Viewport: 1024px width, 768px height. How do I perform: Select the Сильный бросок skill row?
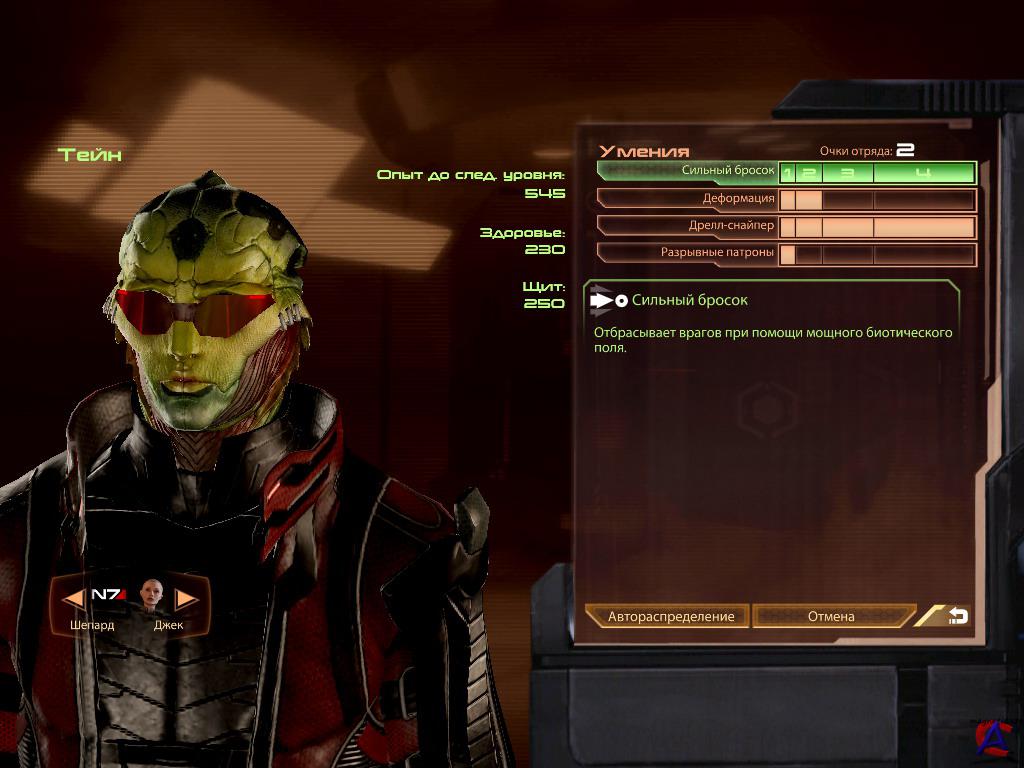tap(688, 172)
